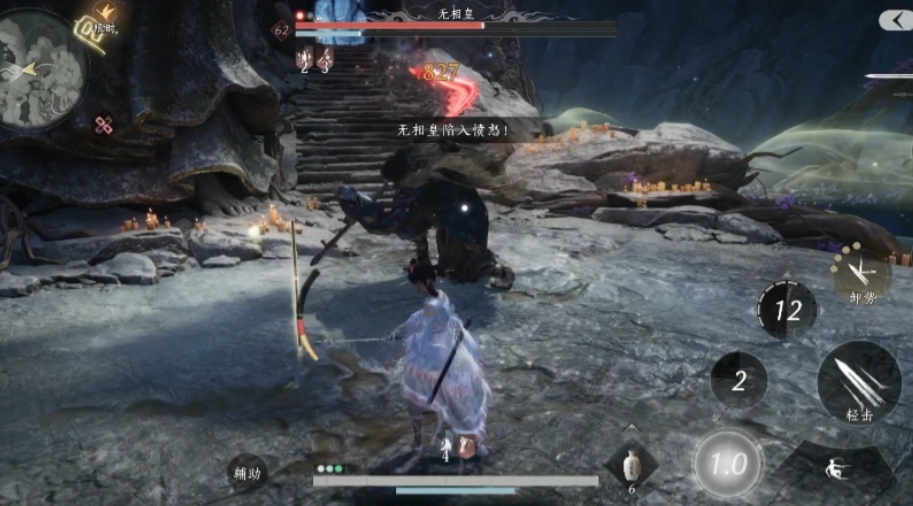
Task: Tap the glowing 1.0 cooldown skill button
Action: click(727, 464)
